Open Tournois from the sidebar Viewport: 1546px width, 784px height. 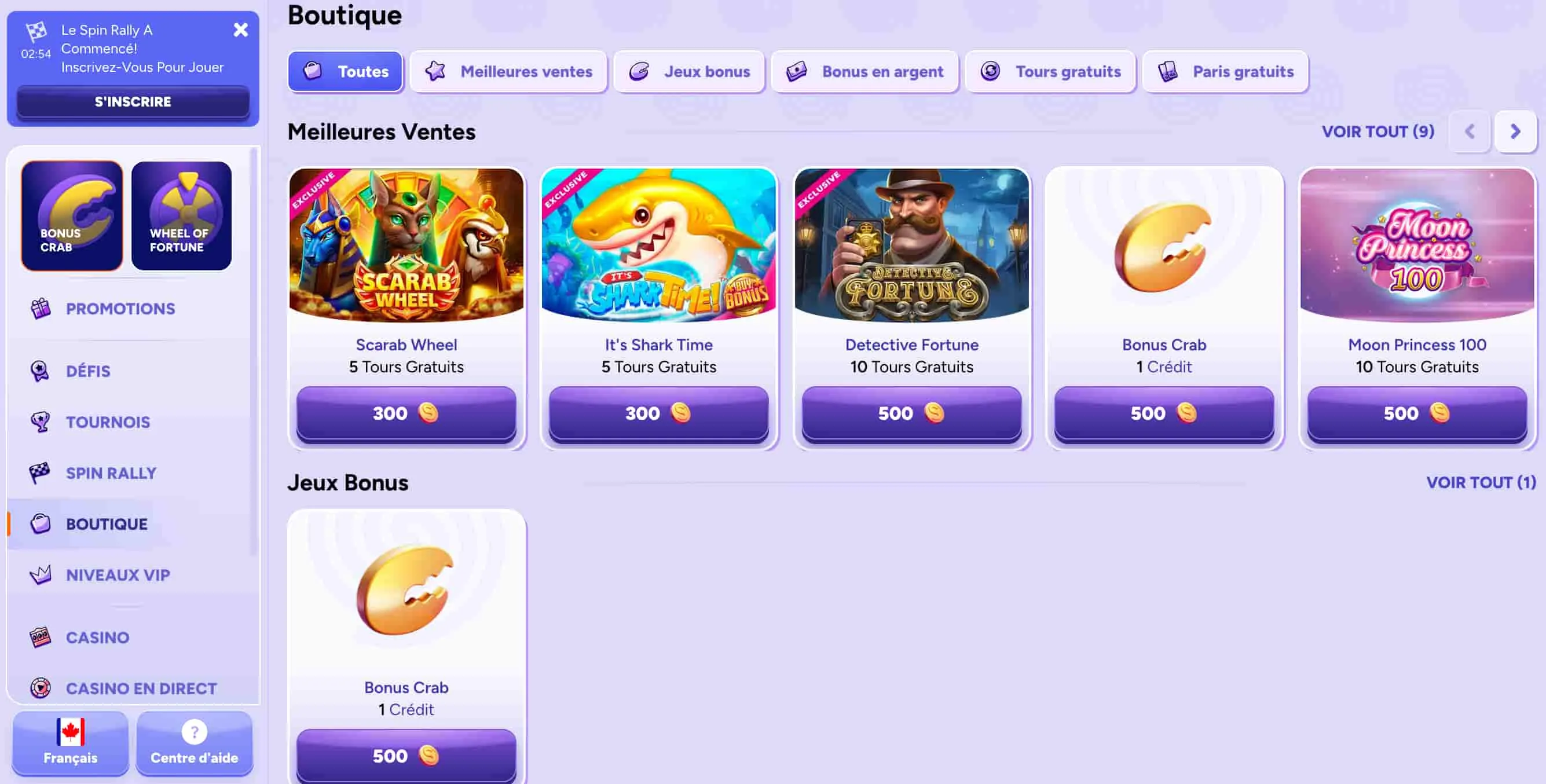[x=108, y=422]
